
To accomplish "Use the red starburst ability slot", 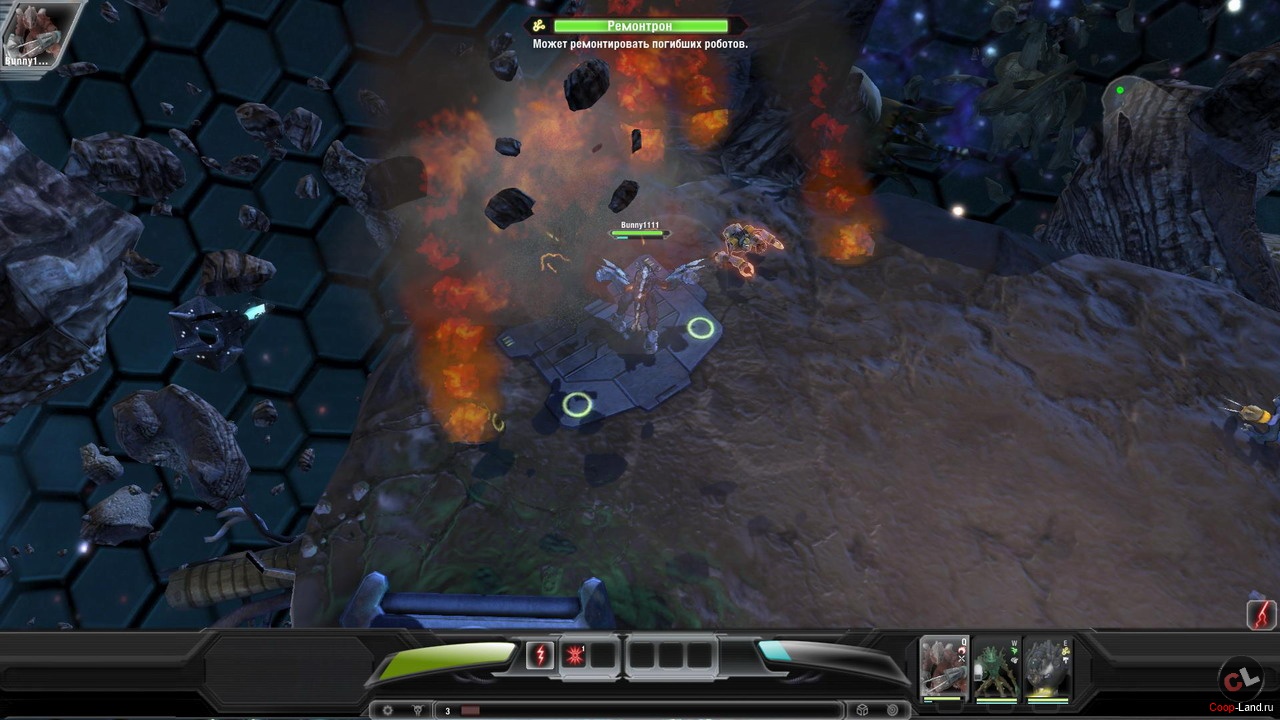I will 574,656.
